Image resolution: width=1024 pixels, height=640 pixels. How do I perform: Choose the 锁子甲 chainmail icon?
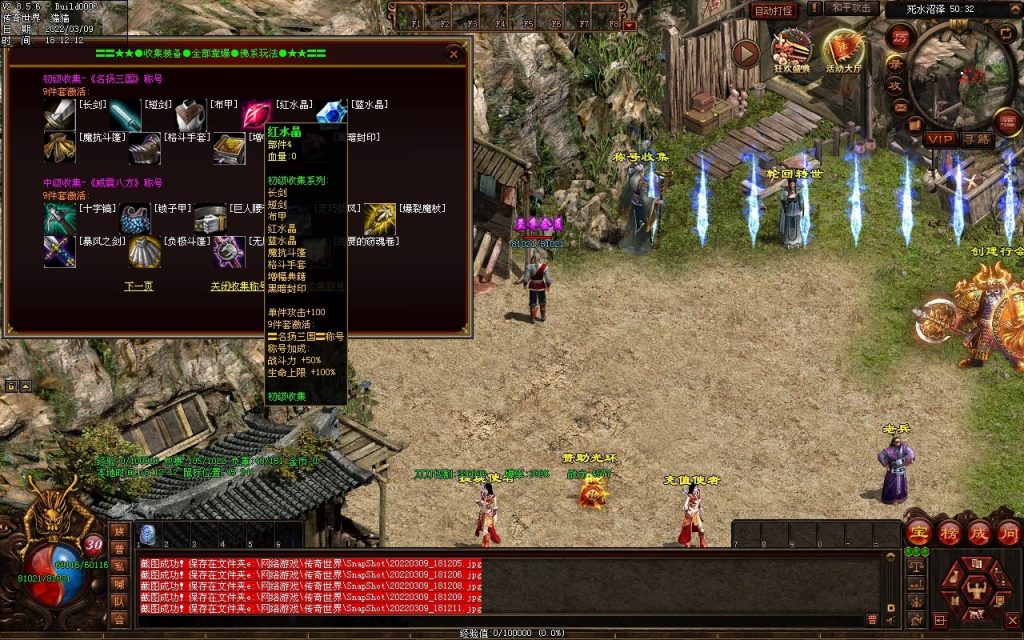[135, 218]
